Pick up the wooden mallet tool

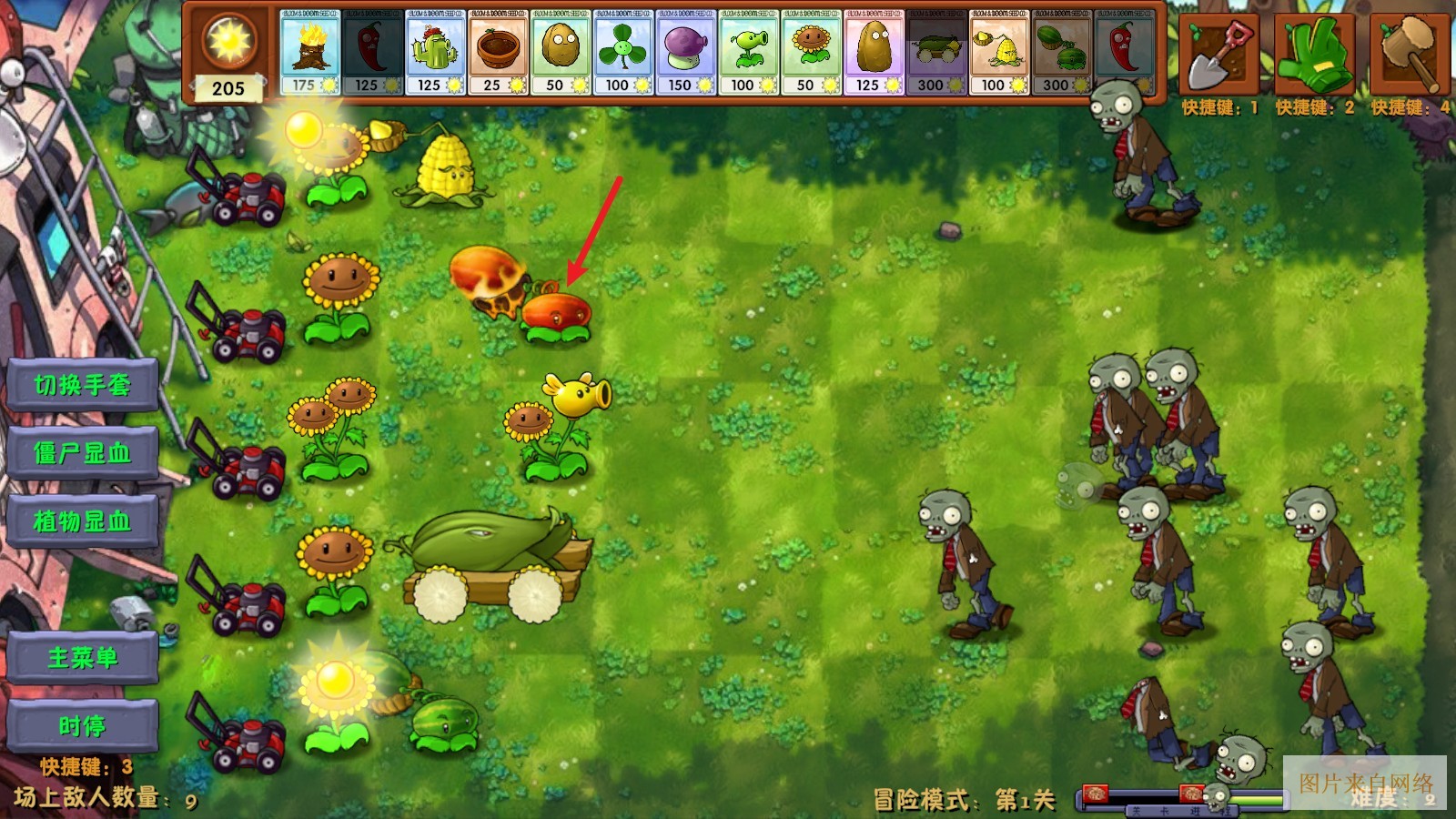(x=1409, y=55)
